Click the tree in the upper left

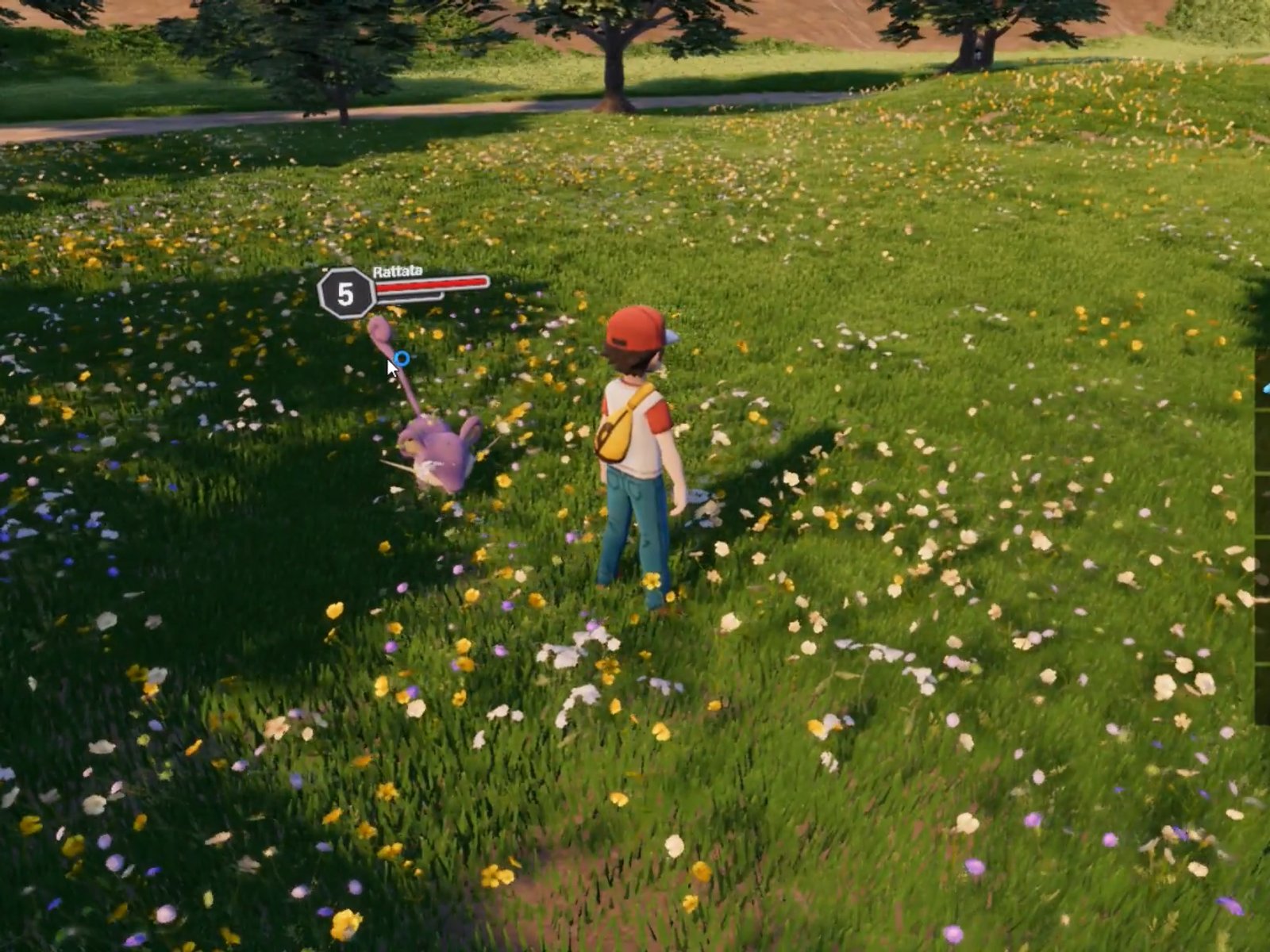click(x=310, y=48)
